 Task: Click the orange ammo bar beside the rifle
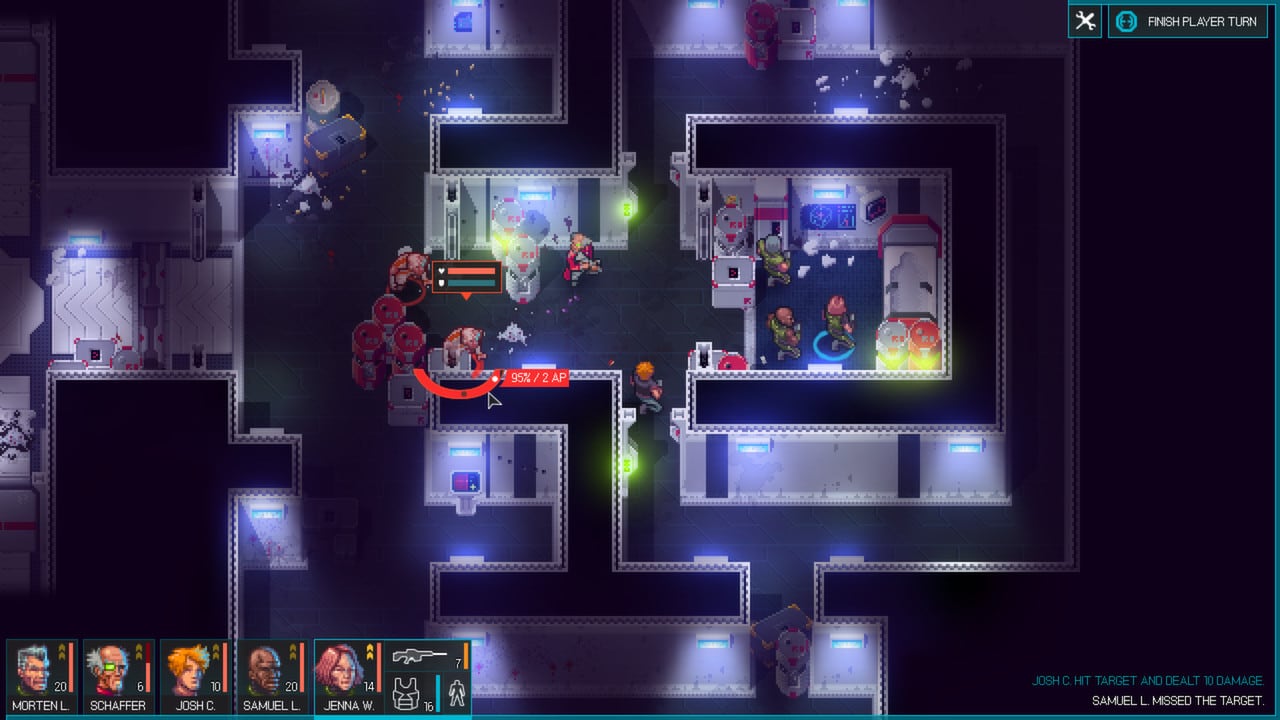466,656
